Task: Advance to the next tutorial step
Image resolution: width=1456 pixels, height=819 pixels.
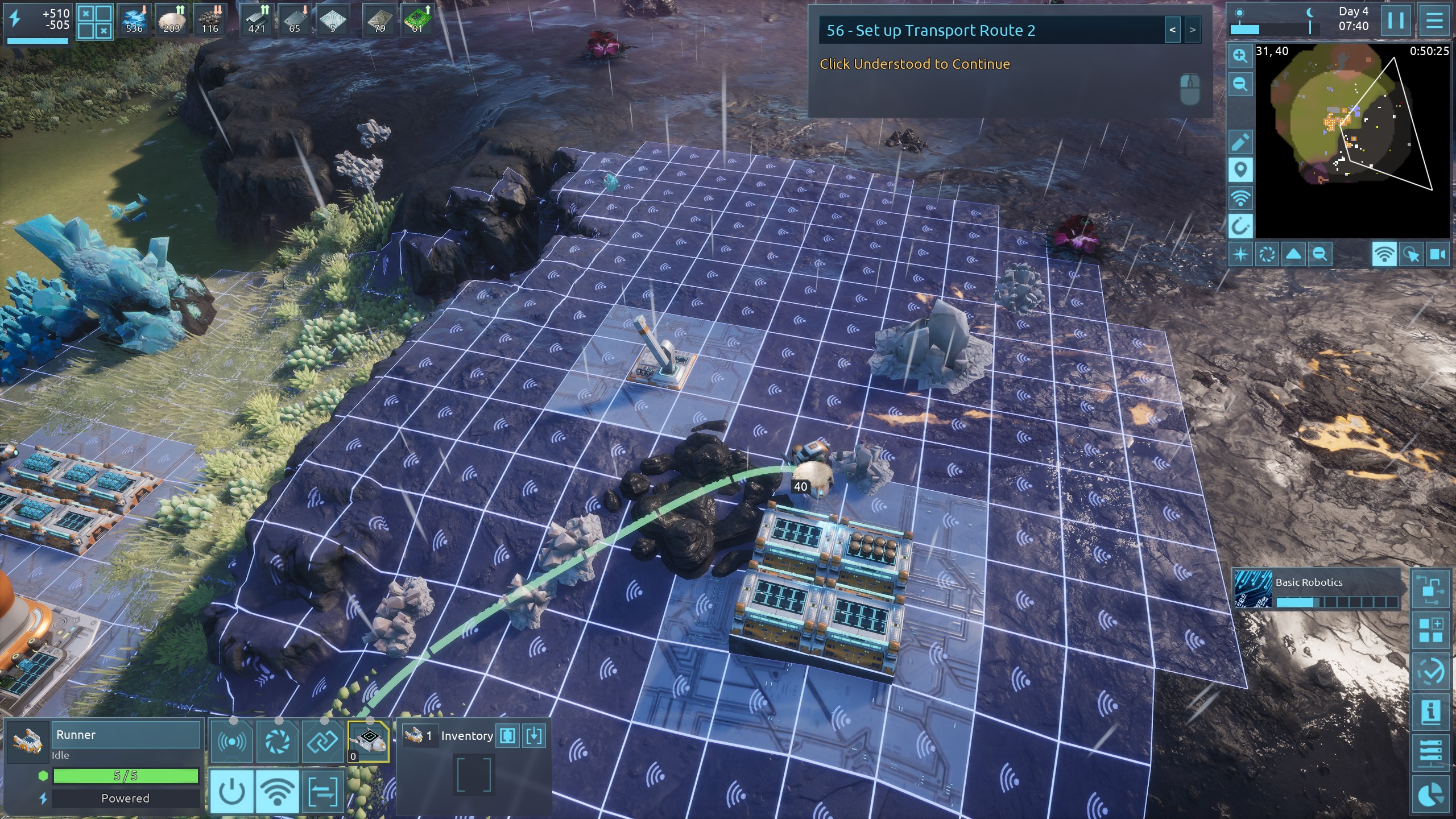Action: tap(1193, 31)
